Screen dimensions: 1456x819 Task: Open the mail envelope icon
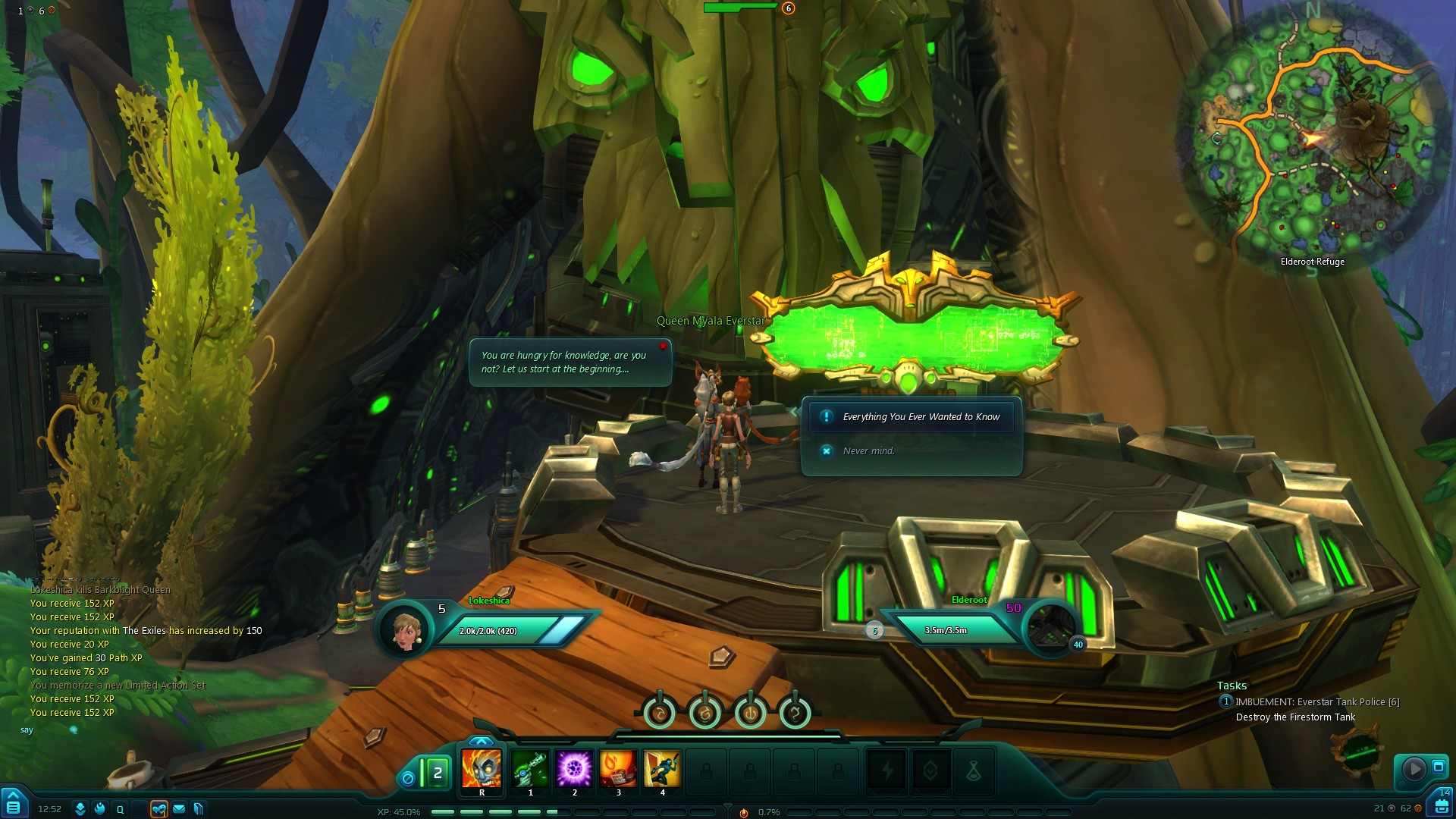(179, 809)
